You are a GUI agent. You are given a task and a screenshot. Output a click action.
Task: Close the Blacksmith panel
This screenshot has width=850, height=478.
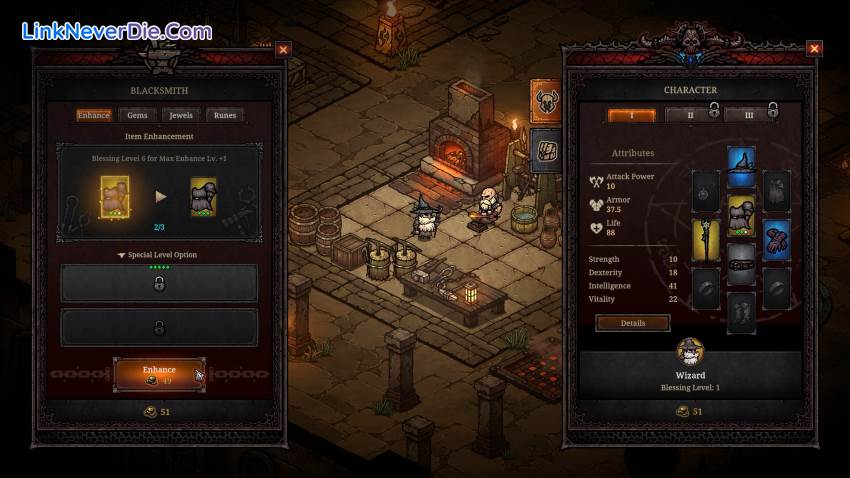click(x=283, y=49)
